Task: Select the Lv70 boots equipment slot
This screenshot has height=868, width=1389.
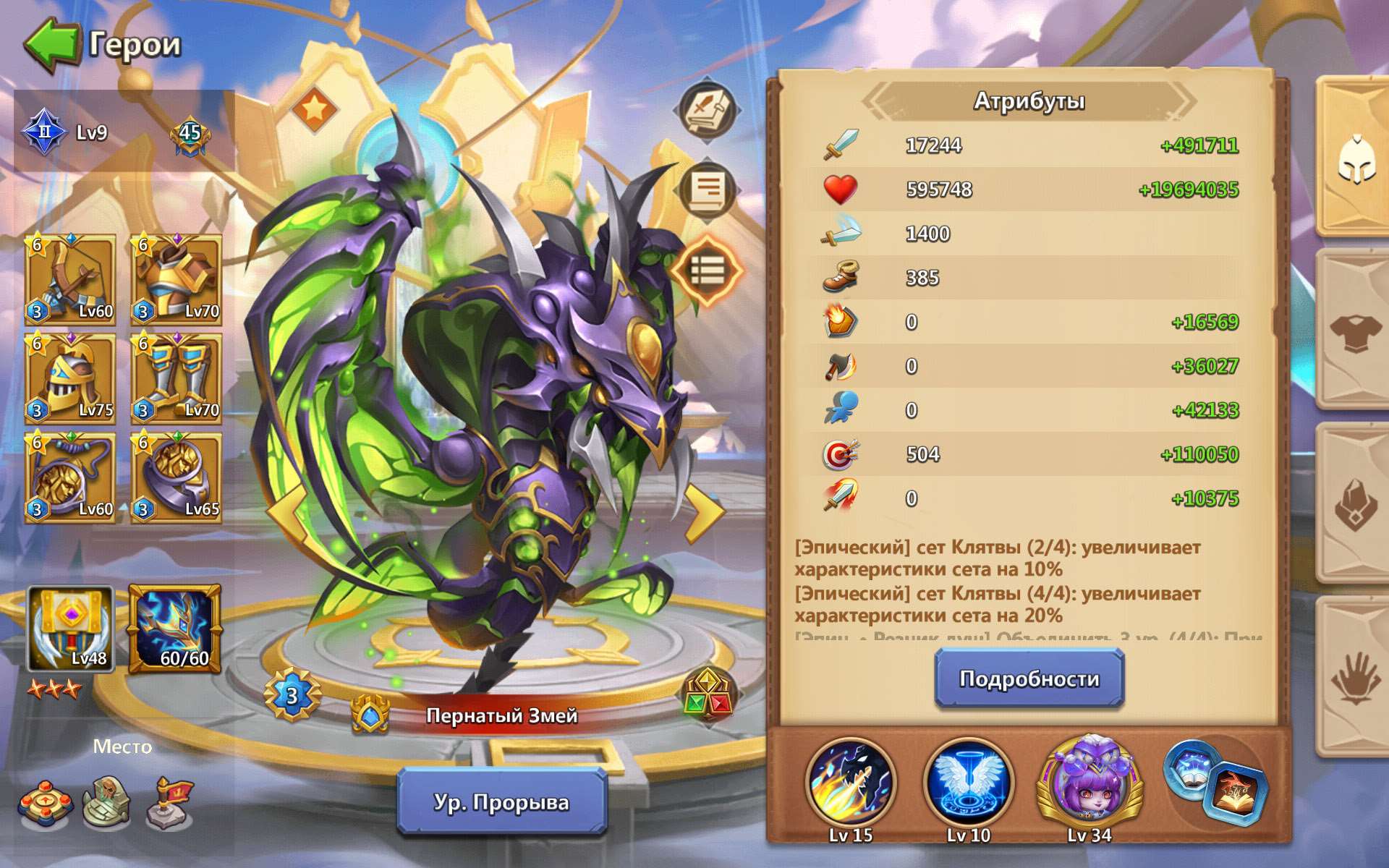Action: 177,376
